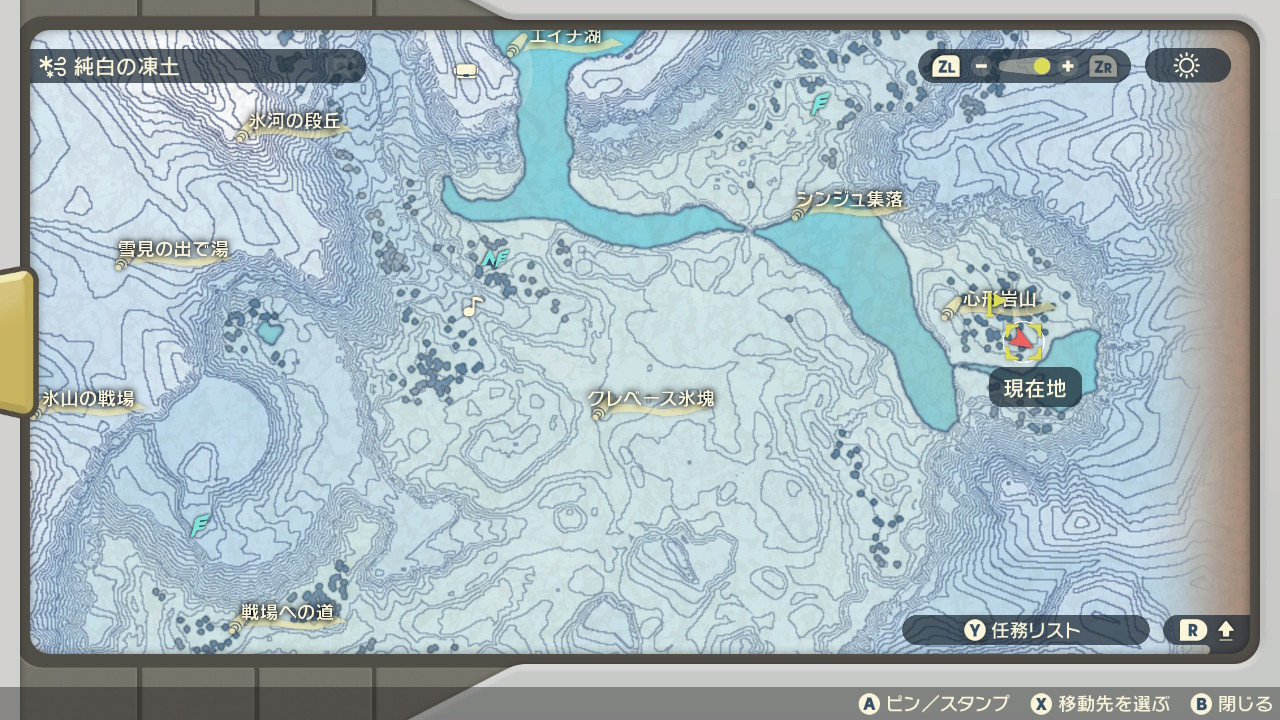Open the yellow side tab on the left edge
The width and height of the screenshot is (1280, 720).
(17, 342)
